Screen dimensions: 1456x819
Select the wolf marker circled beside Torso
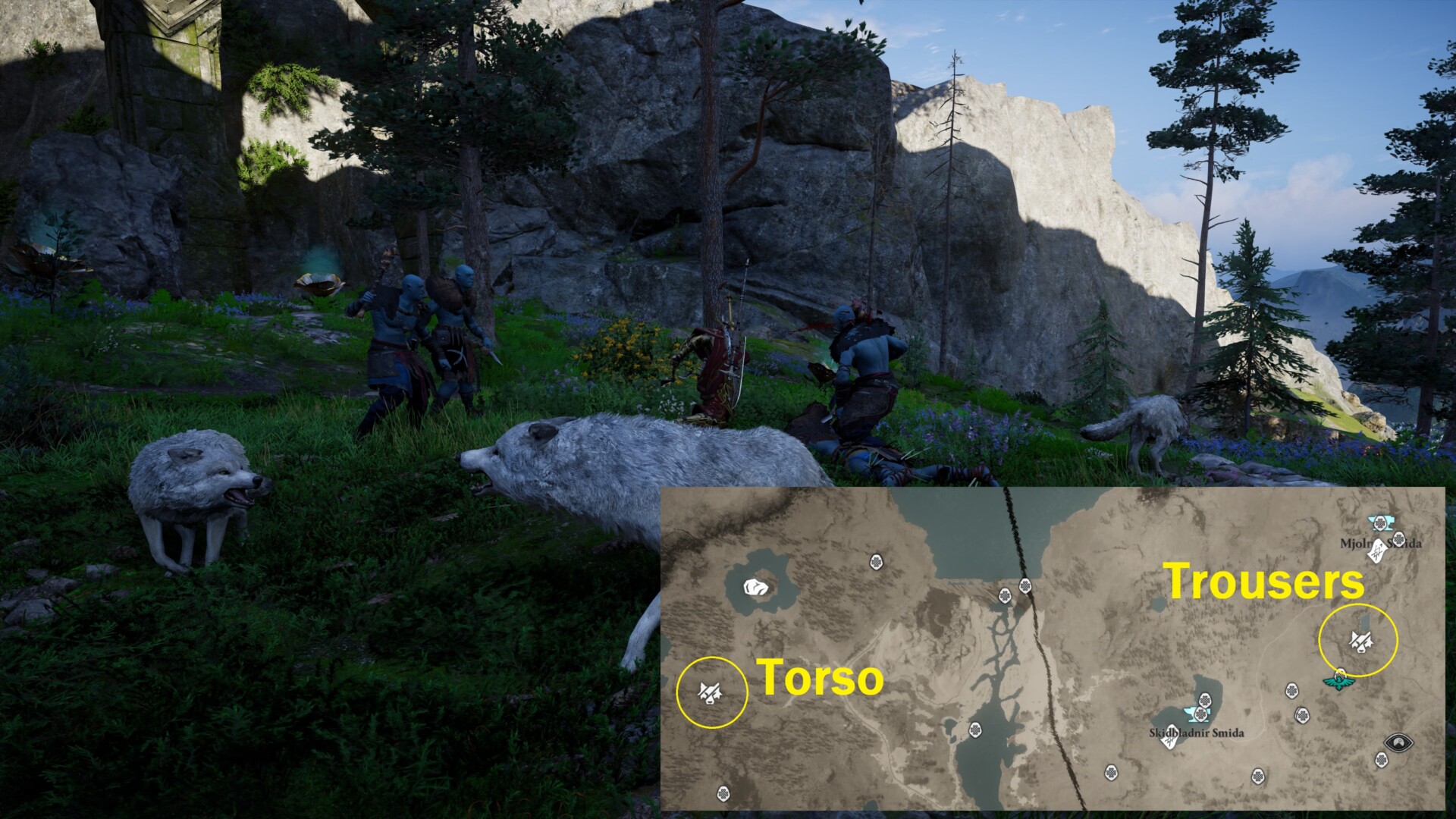coord(711,692)
